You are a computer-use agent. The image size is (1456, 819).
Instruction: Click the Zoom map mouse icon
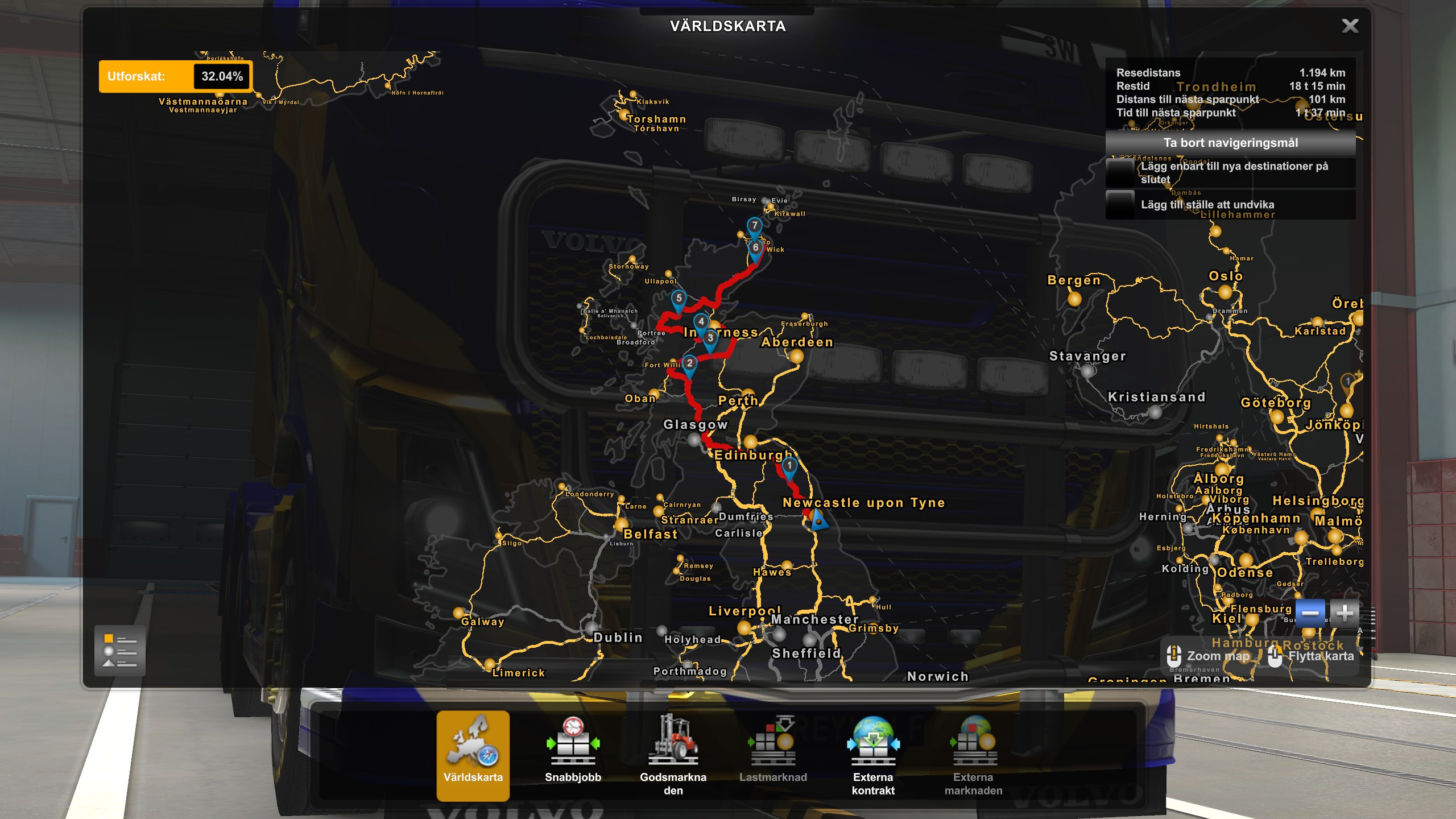[1174, 655]
